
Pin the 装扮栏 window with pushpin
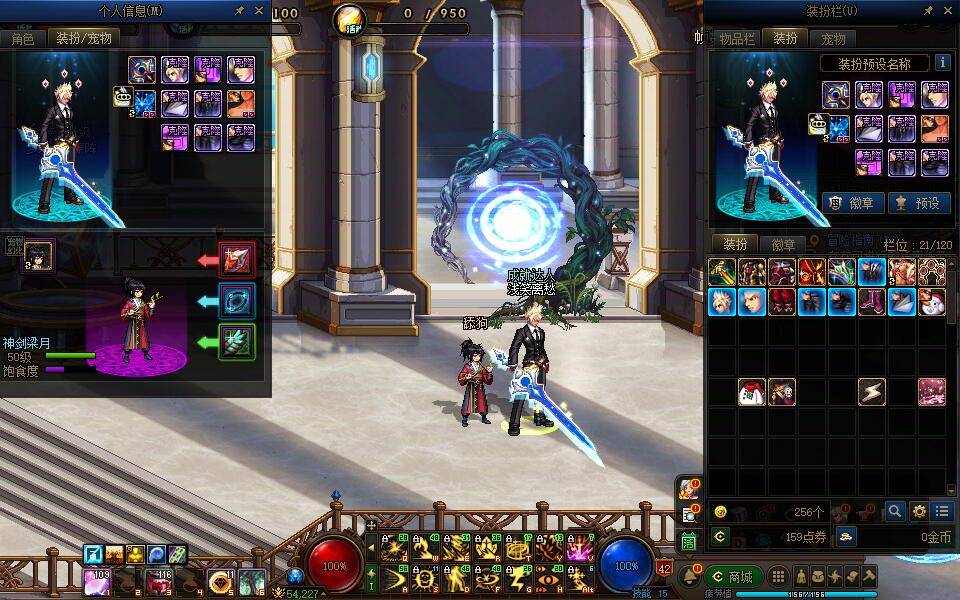(926, 11)
